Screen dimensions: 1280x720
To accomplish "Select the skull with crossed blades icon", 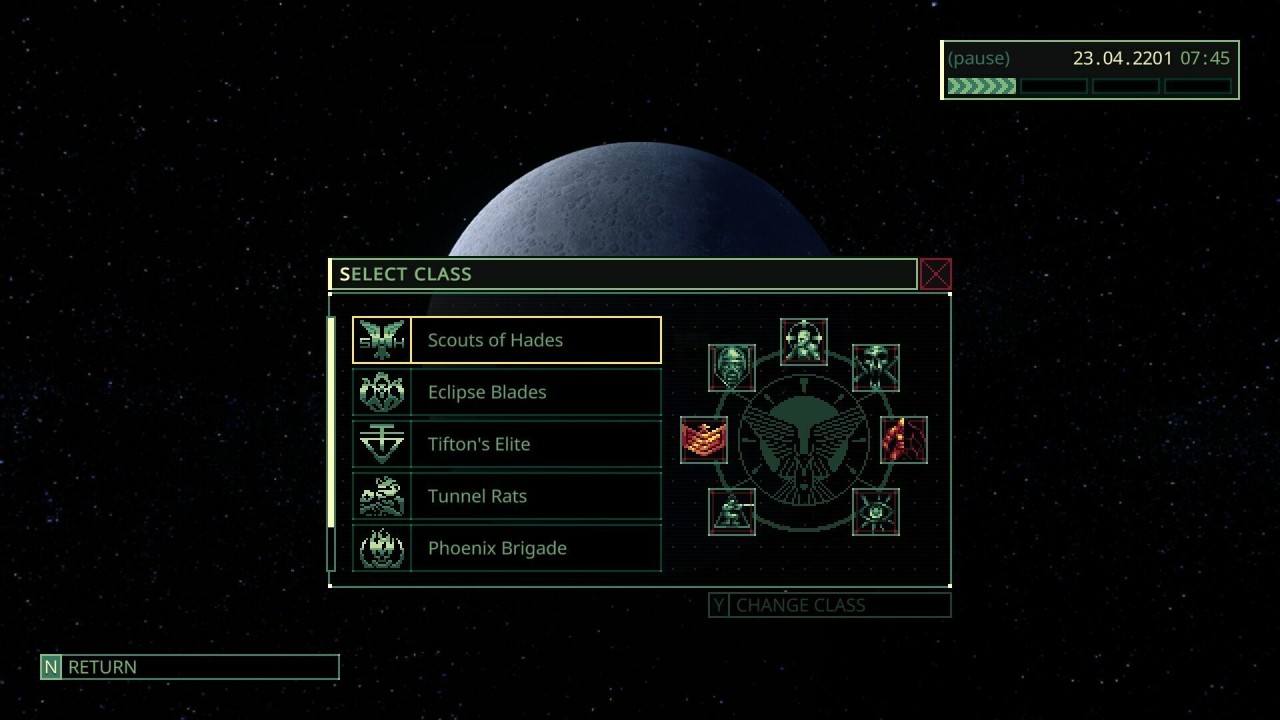I will coord(876,367).
